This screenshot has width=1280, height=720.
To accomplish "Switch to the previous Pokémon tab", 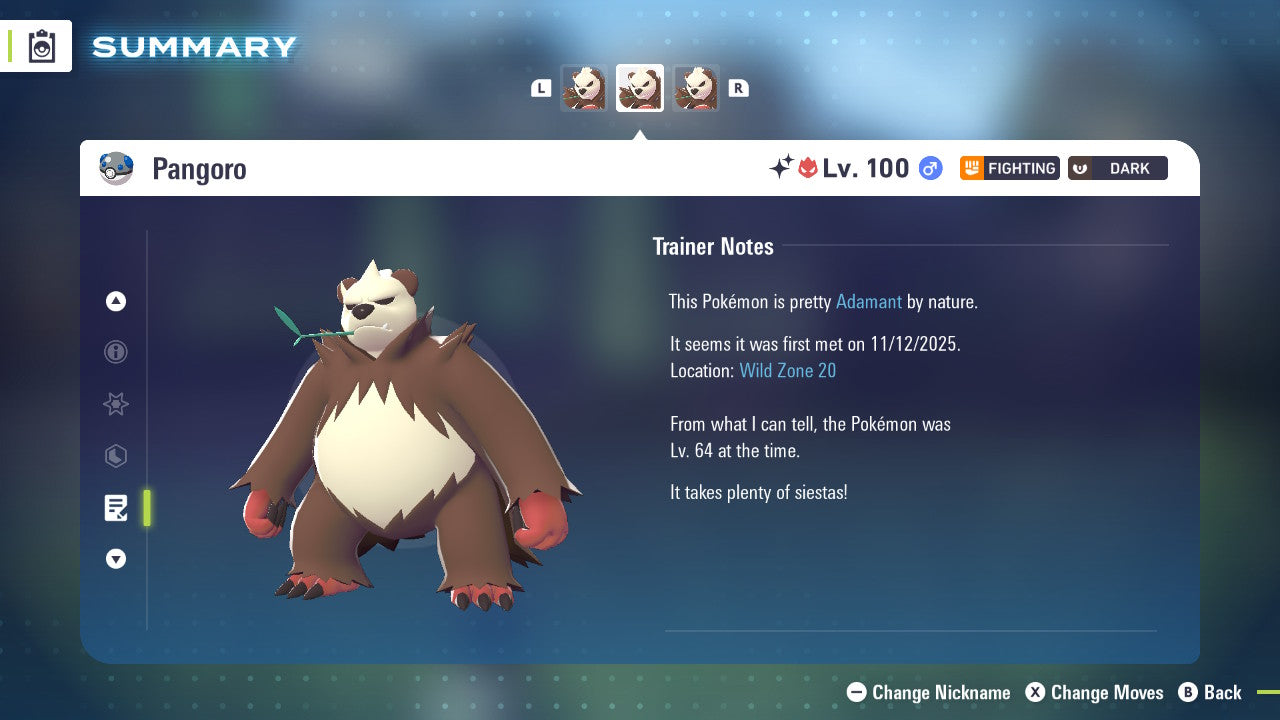I will point(584,88).
